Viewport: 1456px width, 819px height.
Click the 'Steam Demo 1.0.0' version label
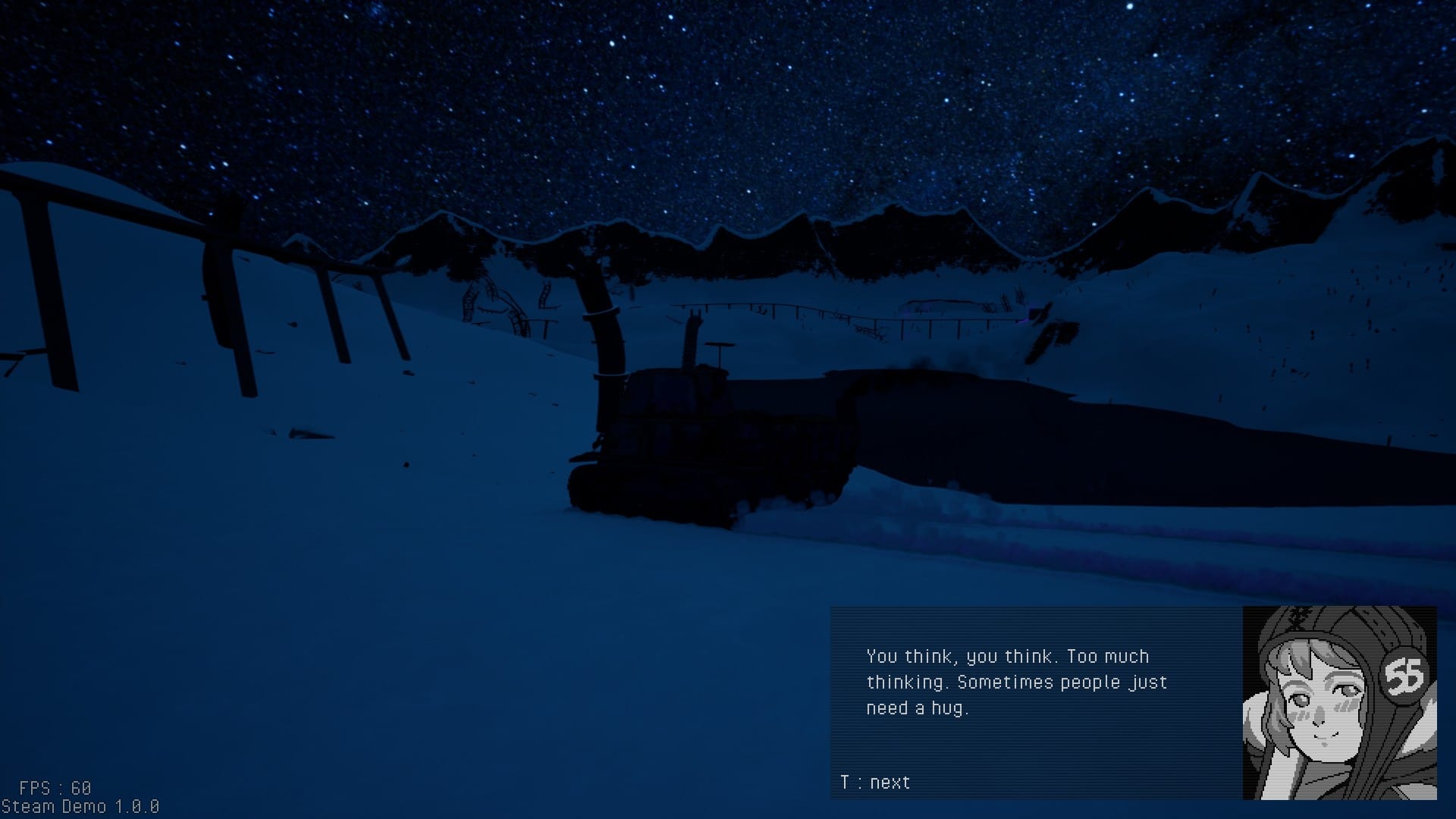click(x=80, y=807)
